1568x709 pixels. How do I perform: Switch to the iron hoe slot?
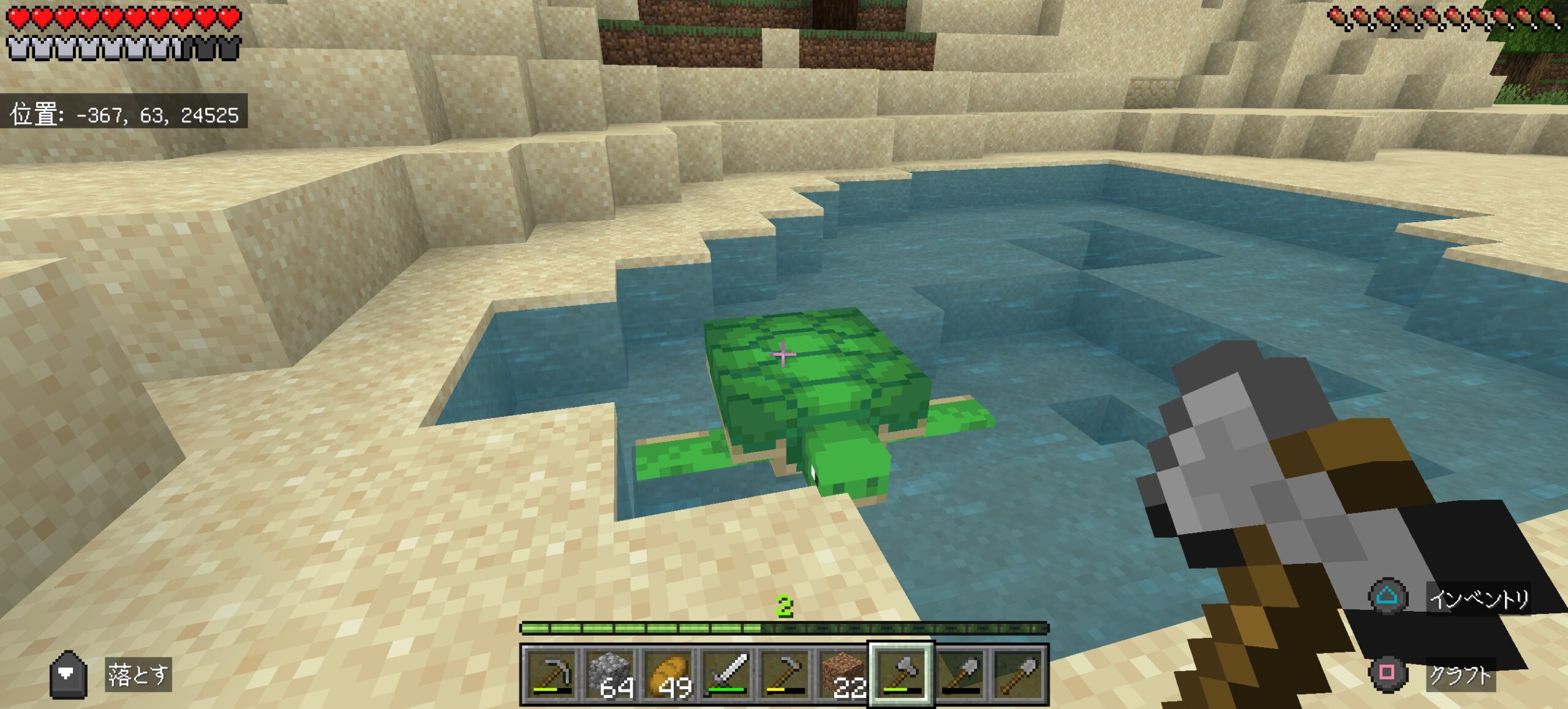click(x=785, y=673)
